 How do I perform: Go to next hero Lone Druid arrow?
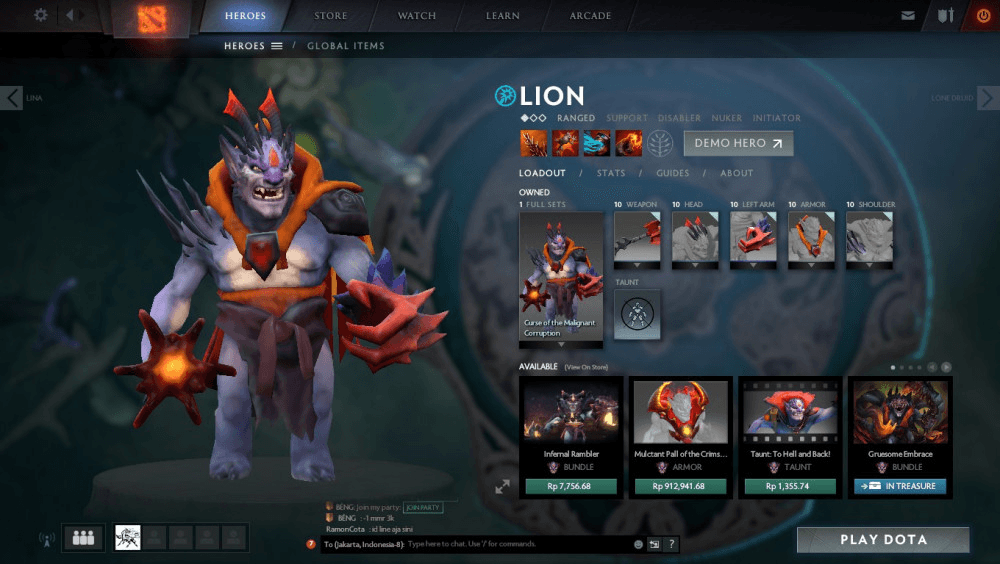coord(988,98)
